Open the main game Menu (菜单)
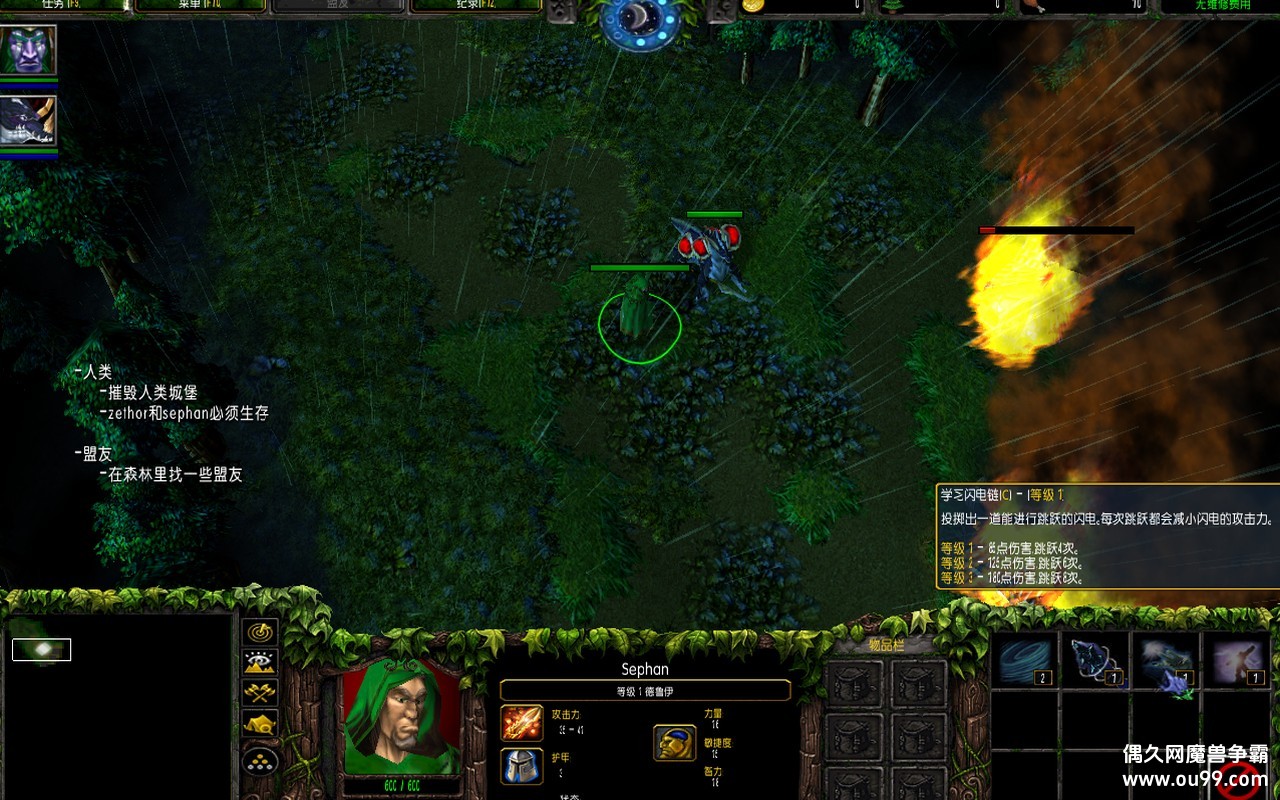Screen dimensions: 1280x800 click(x=200, y=5)
